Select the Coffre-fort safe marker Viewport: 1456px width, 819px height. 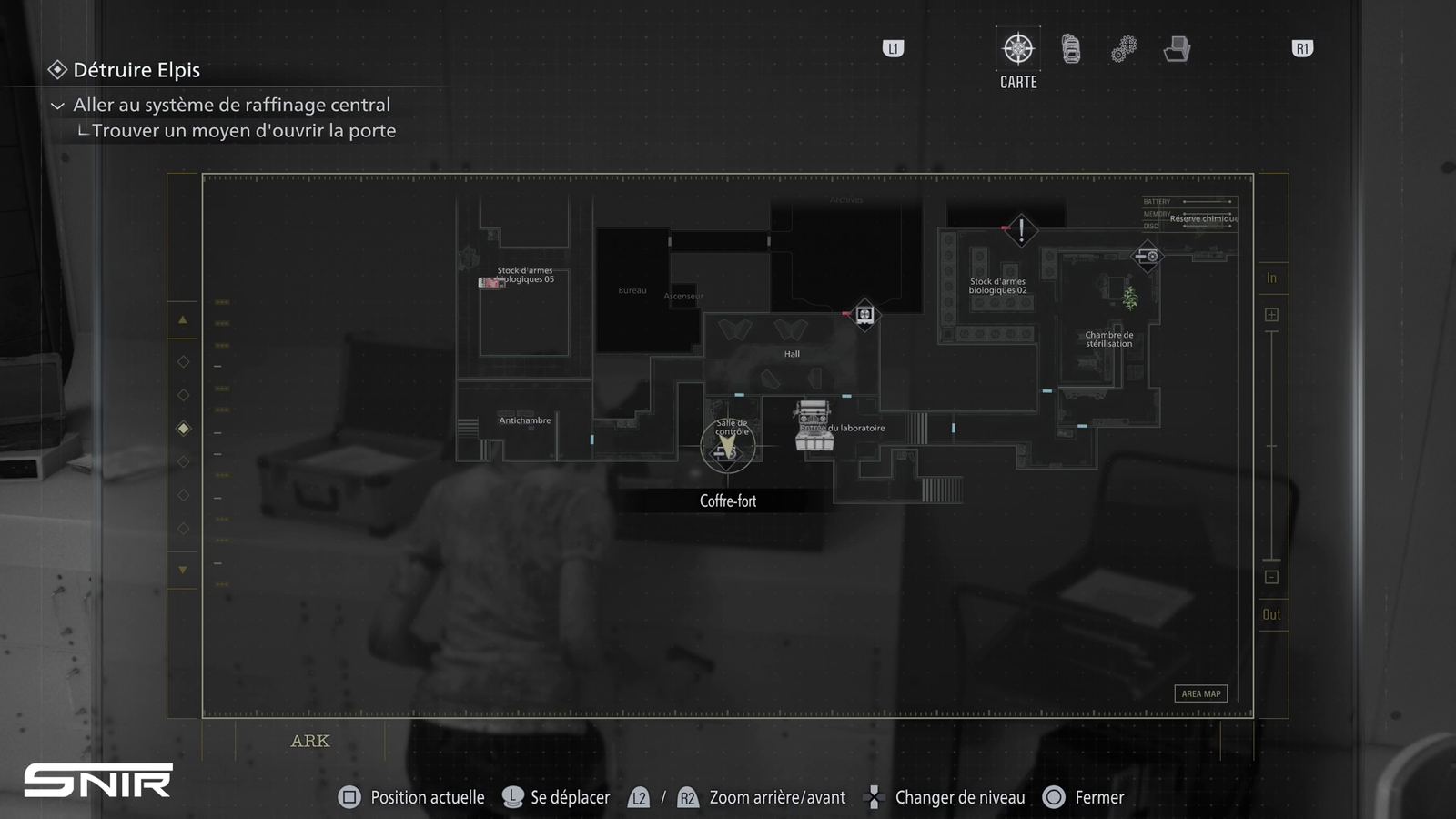(727, 447)
